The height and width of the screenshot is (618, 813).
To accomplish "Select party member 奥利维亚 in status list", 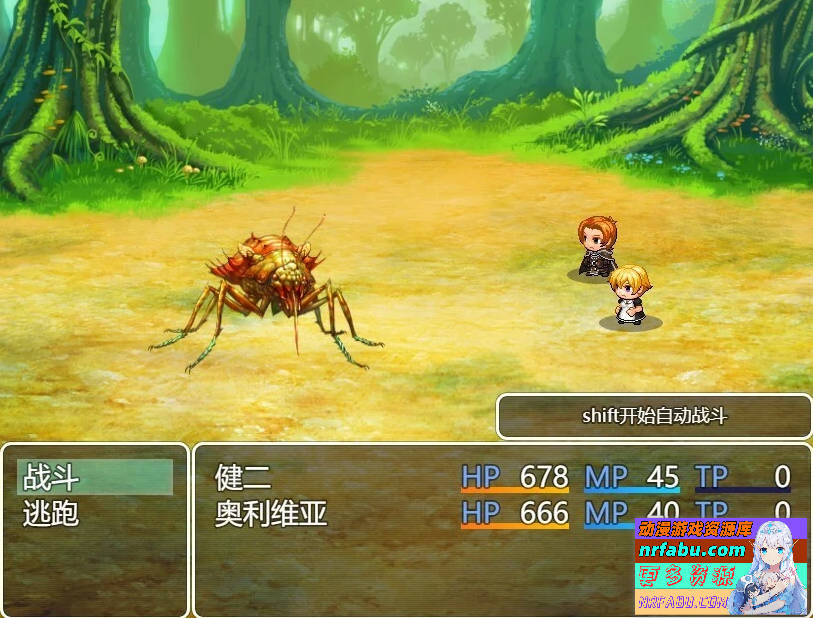I will (x=271, y=514).
